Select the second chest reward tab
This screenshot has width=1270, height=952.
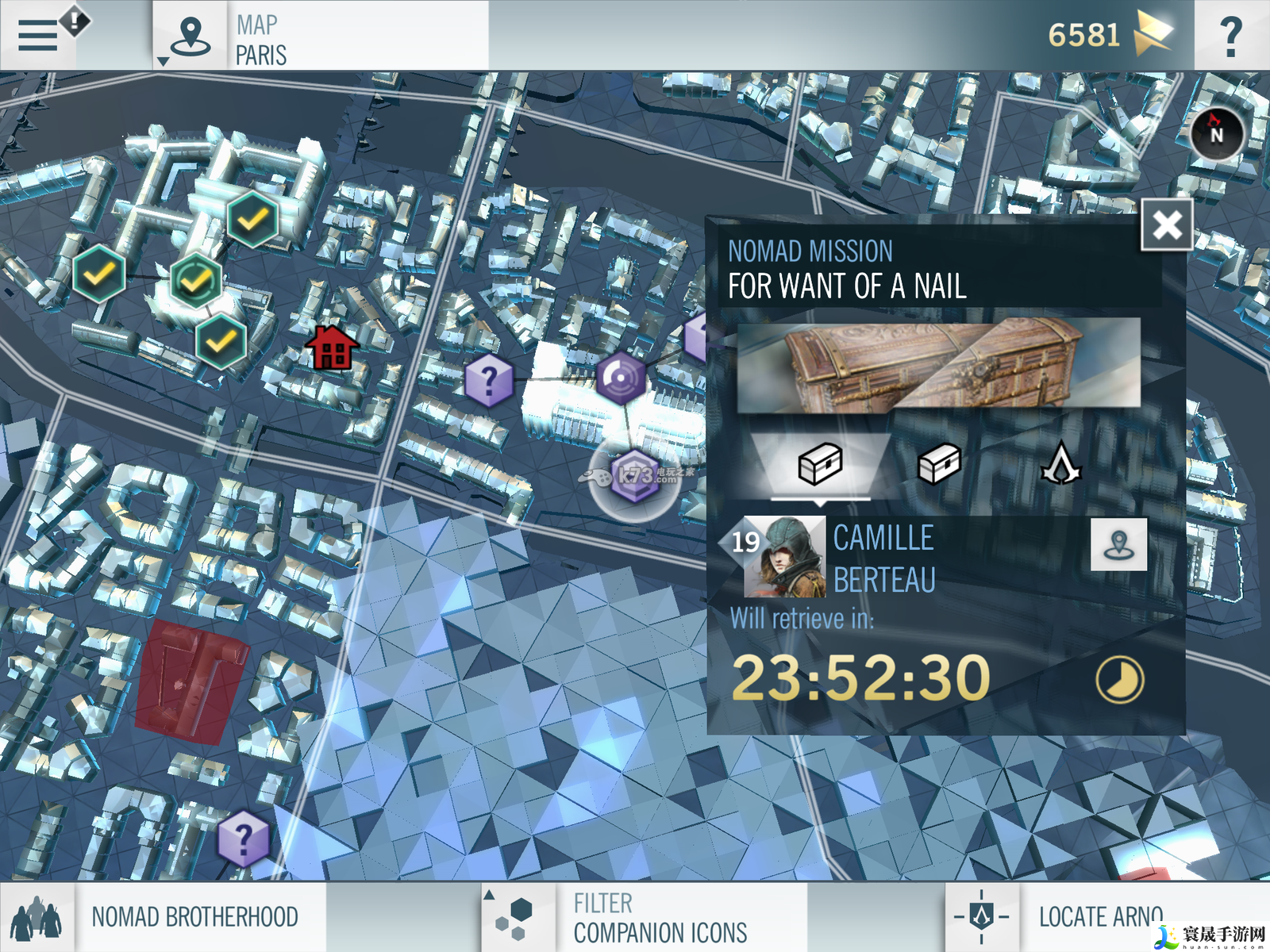point(939,464)
